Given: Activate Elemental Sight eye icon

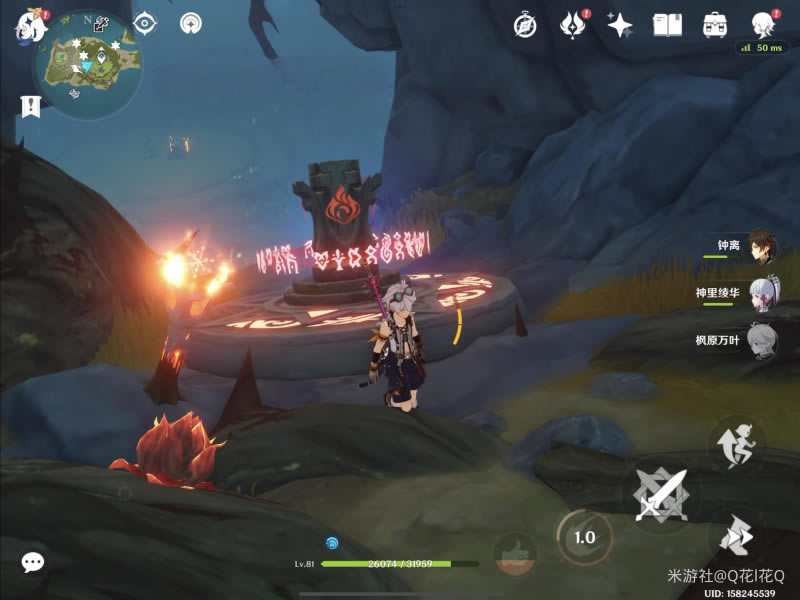Looking at the screenshot, I should [146, 23].
